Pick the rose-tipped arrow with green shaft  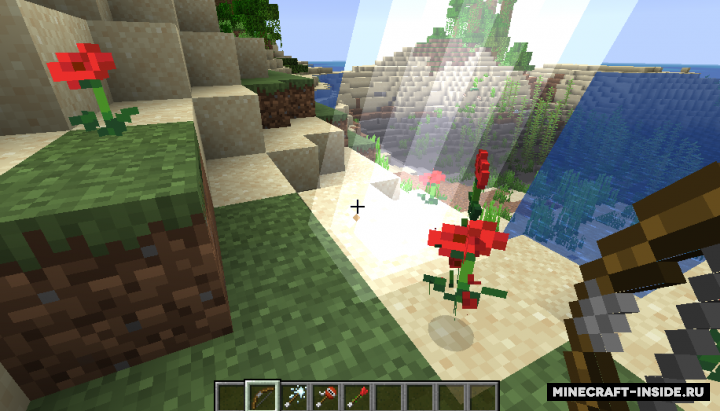358,396
